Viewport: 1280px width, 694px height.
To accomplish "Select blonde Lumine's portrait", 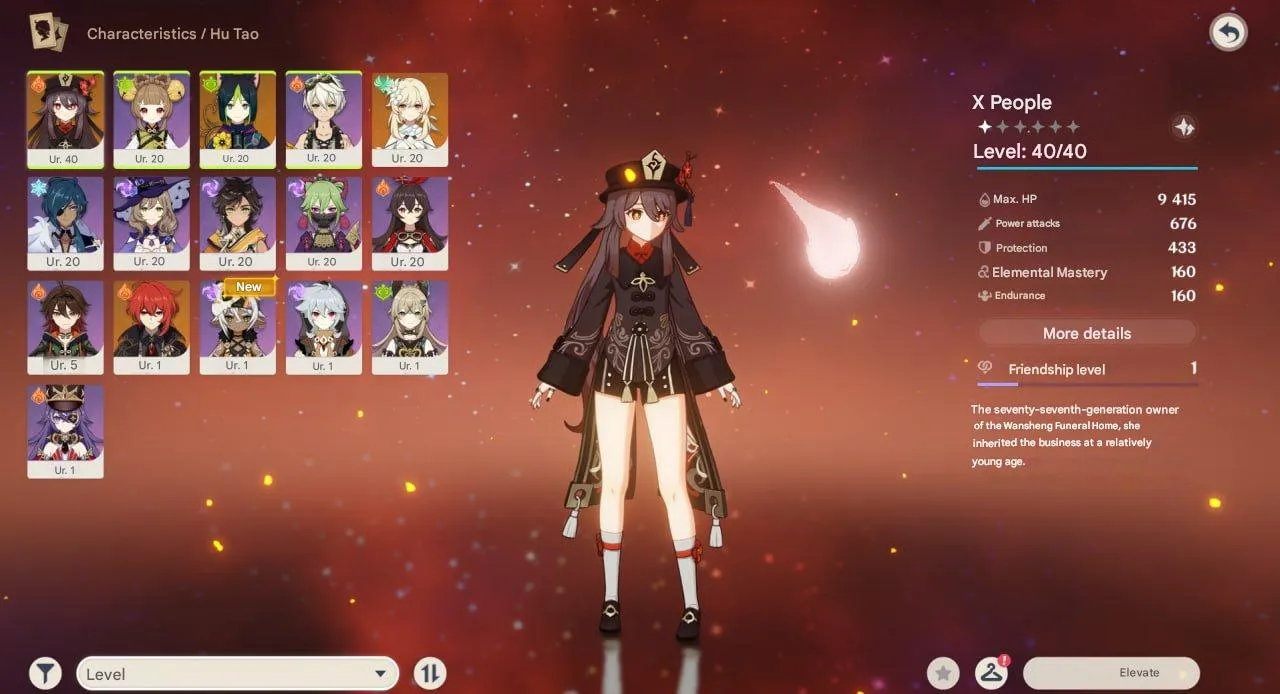I will 409,119.
